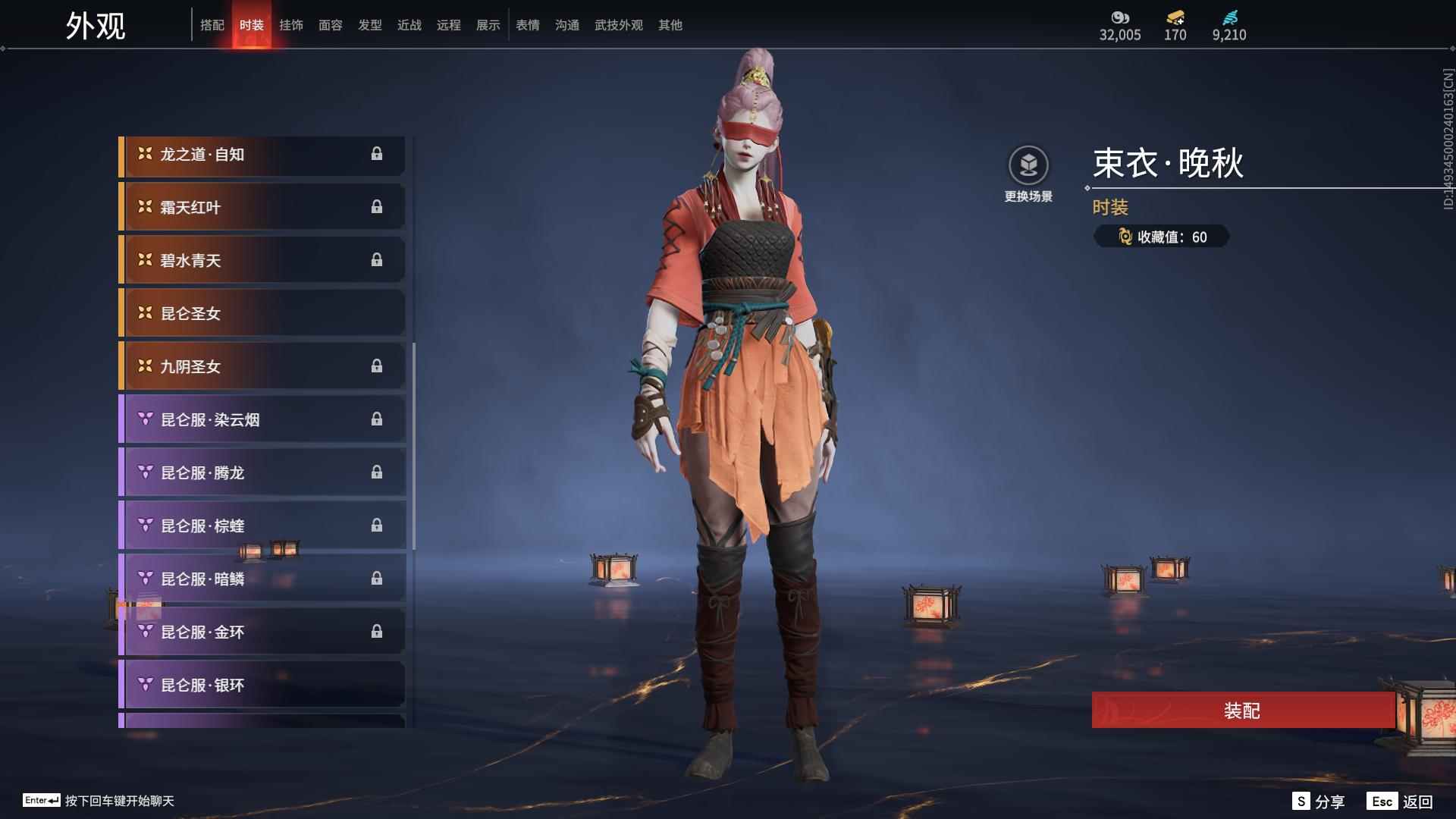Select the 霜天红叶 outfit row

click(262, 208)
